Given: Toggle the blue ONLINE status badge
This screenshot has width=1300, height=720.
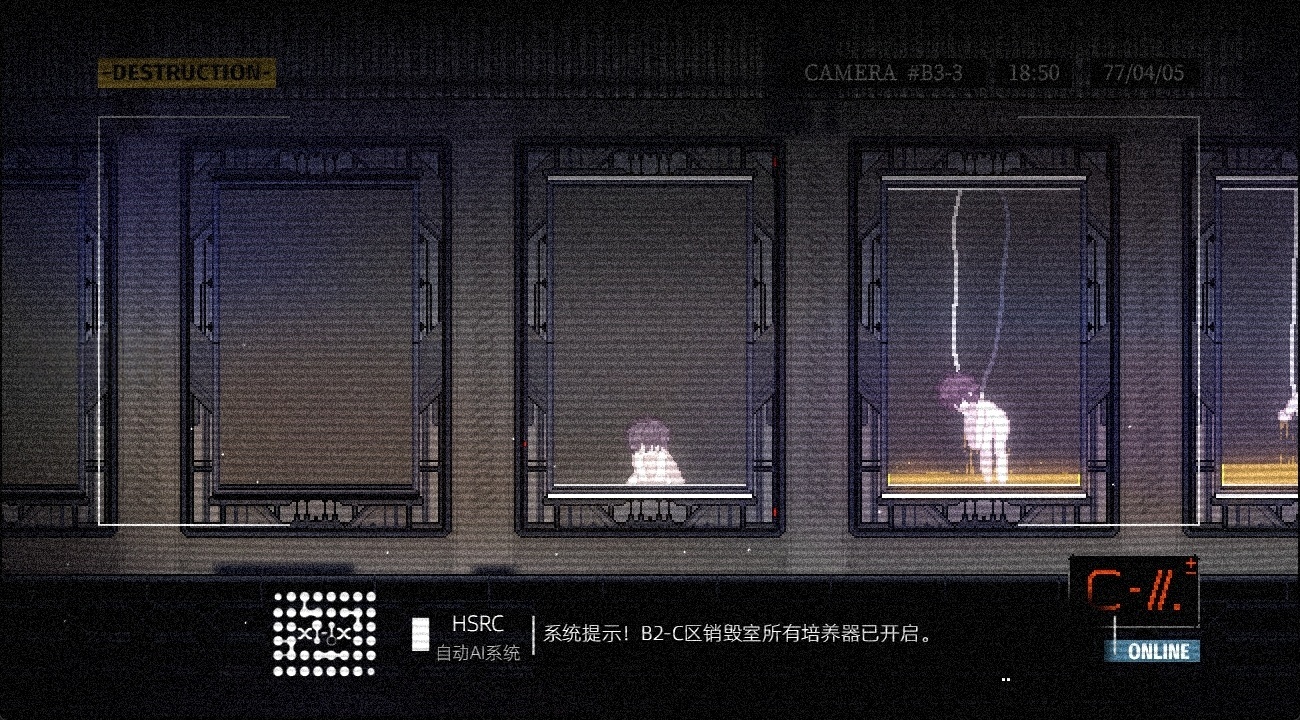Looking at the screenshot, I should click(1155, 650).
